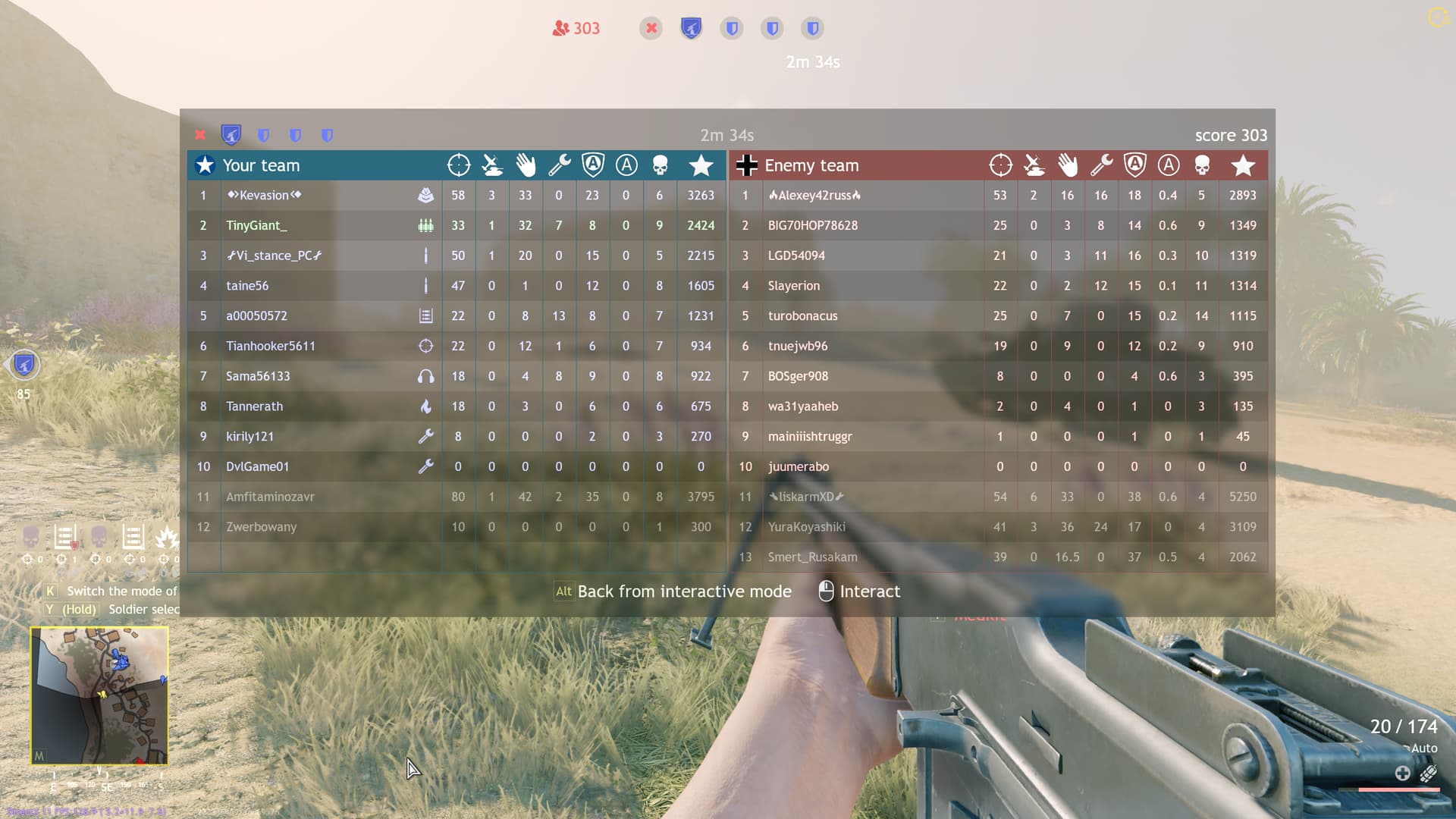Open the assists hand column on enemy team
The height and width of the screenshot is (819, 1456).
[1068, 165]
